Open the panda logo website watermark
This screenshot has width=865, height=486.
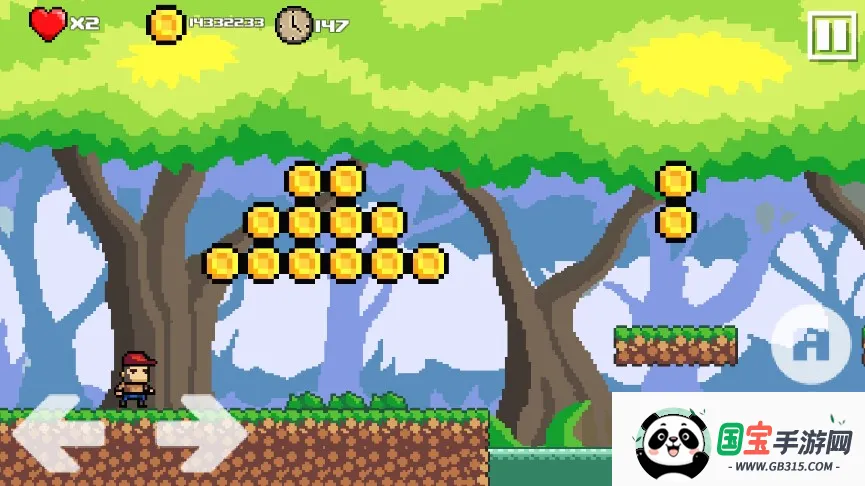738,441
